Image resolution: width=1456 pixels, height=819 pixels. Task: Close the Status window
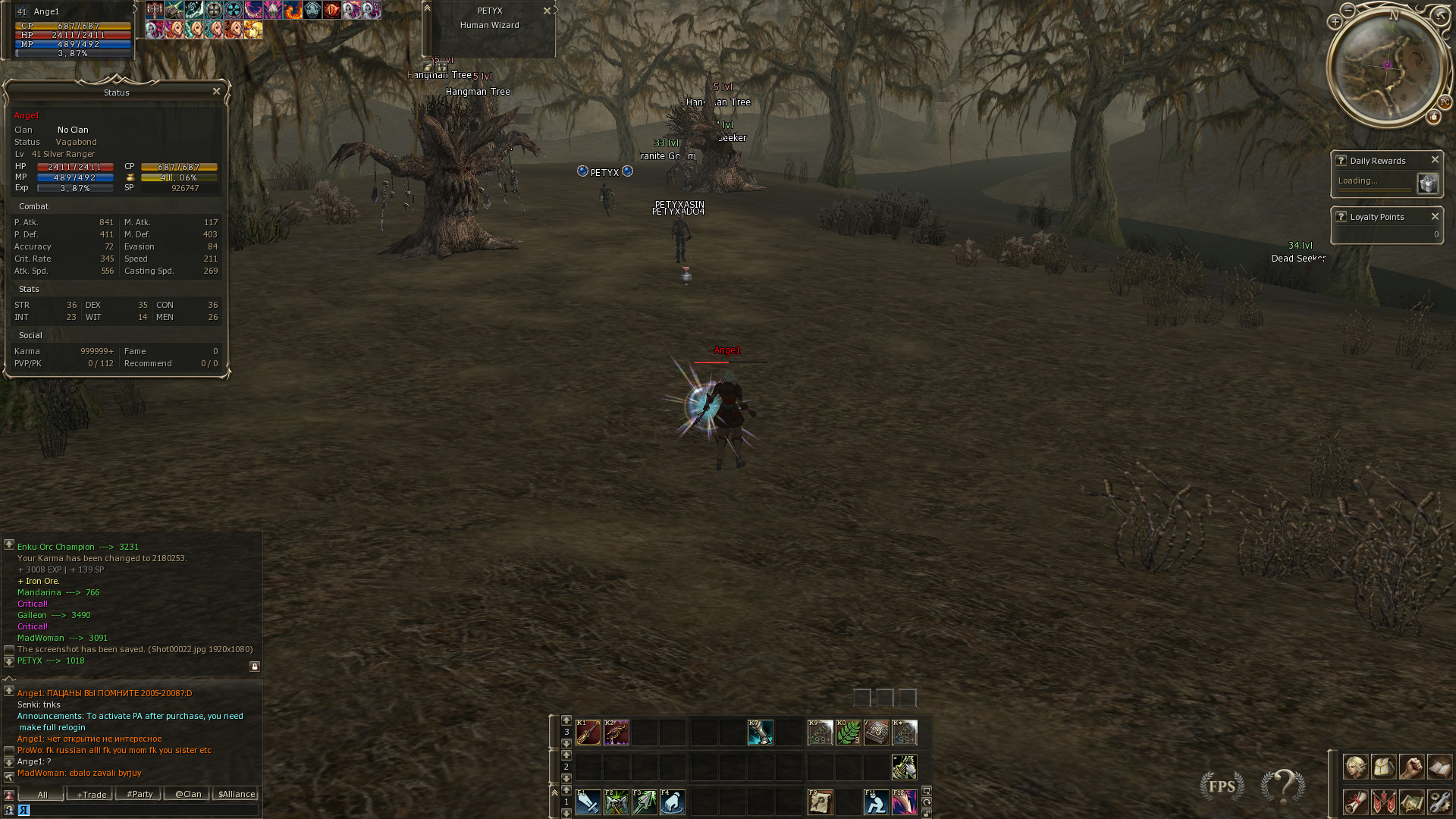tap(216, 91)
